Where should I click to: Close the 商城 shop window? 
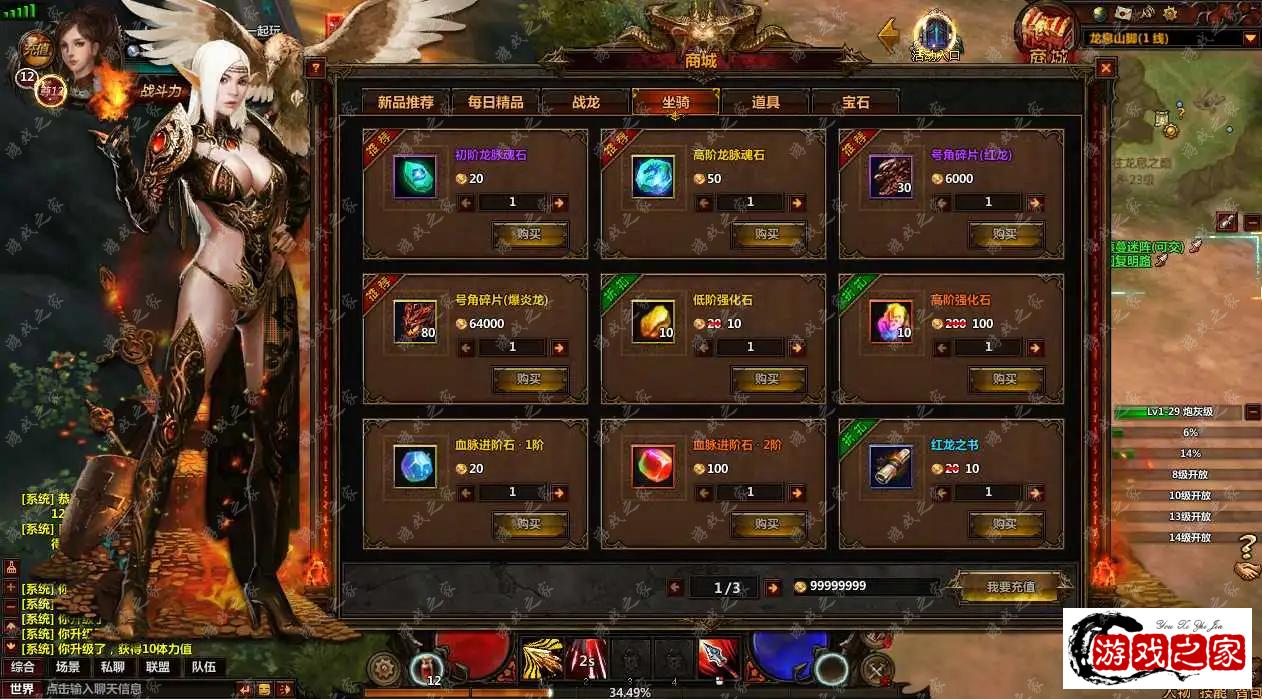[1105, 68]
